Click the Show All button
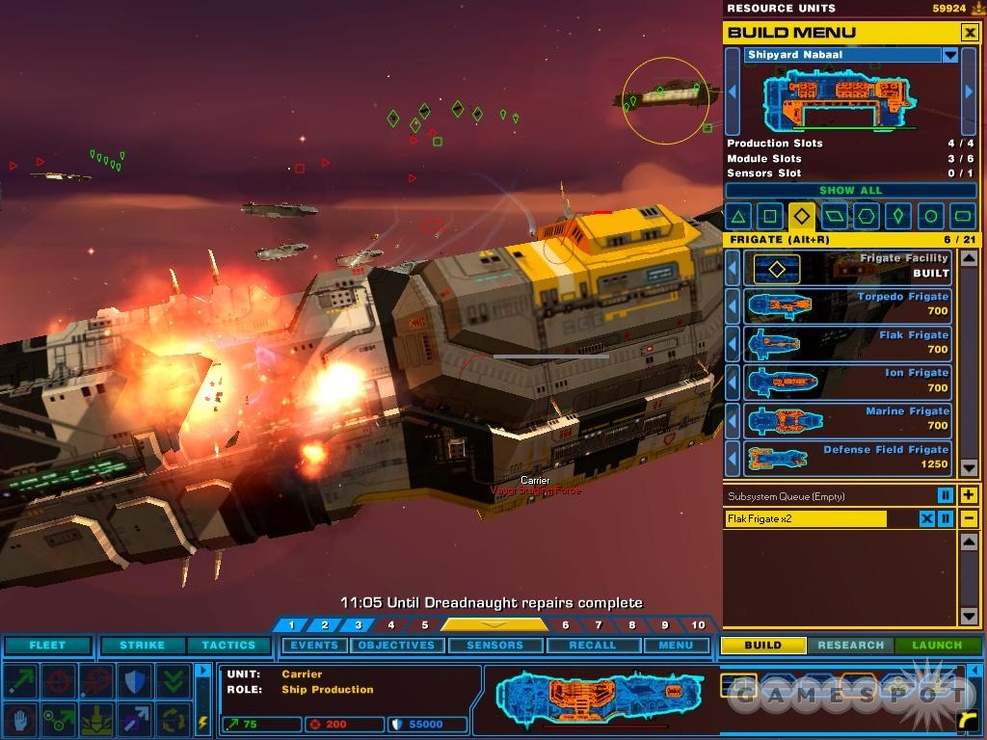The image size is (987, 740). (x=850, y=190)
